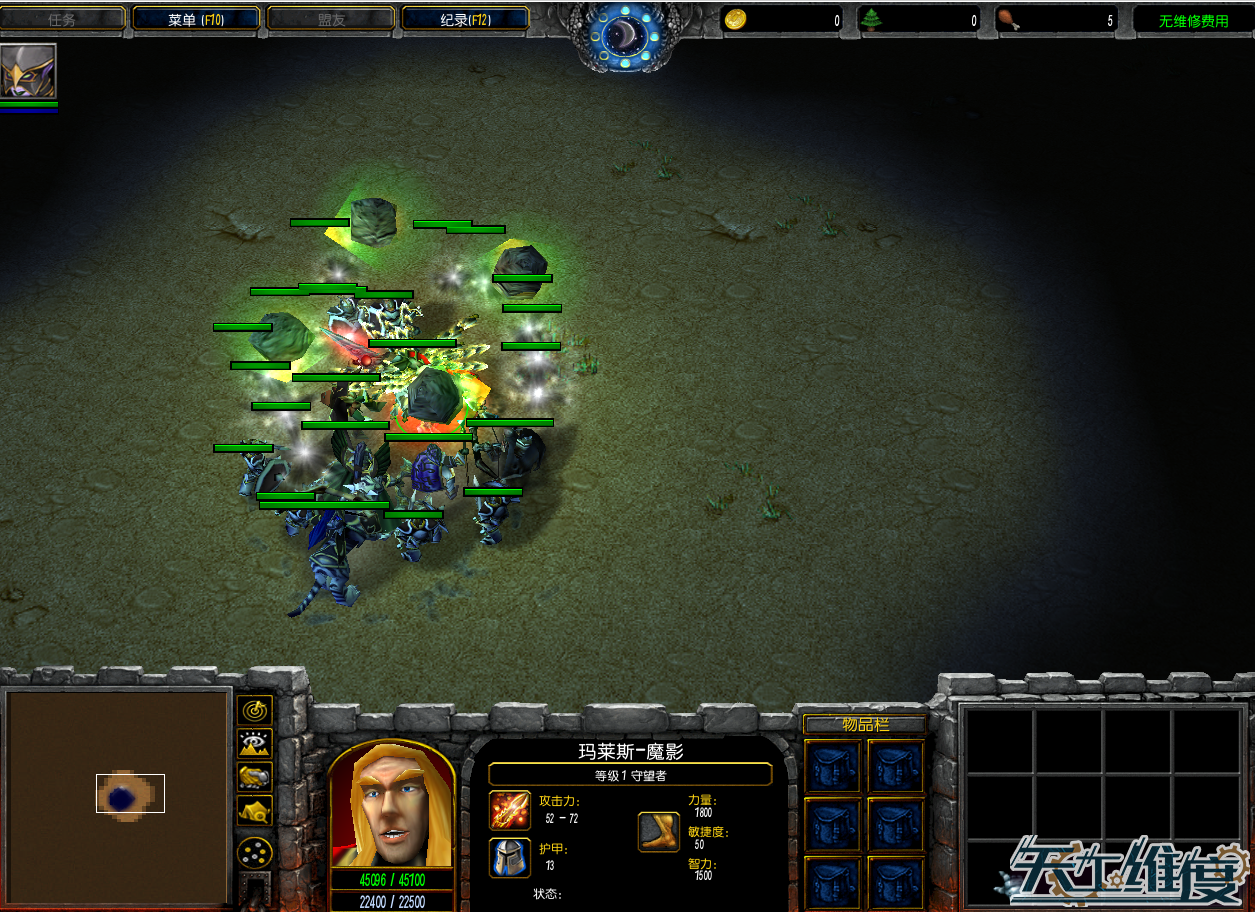The height and width of the screenshot is (912, 1255).
Task: Open the 菜单 (F10) game menu
Action: click(x=196, y=19)
